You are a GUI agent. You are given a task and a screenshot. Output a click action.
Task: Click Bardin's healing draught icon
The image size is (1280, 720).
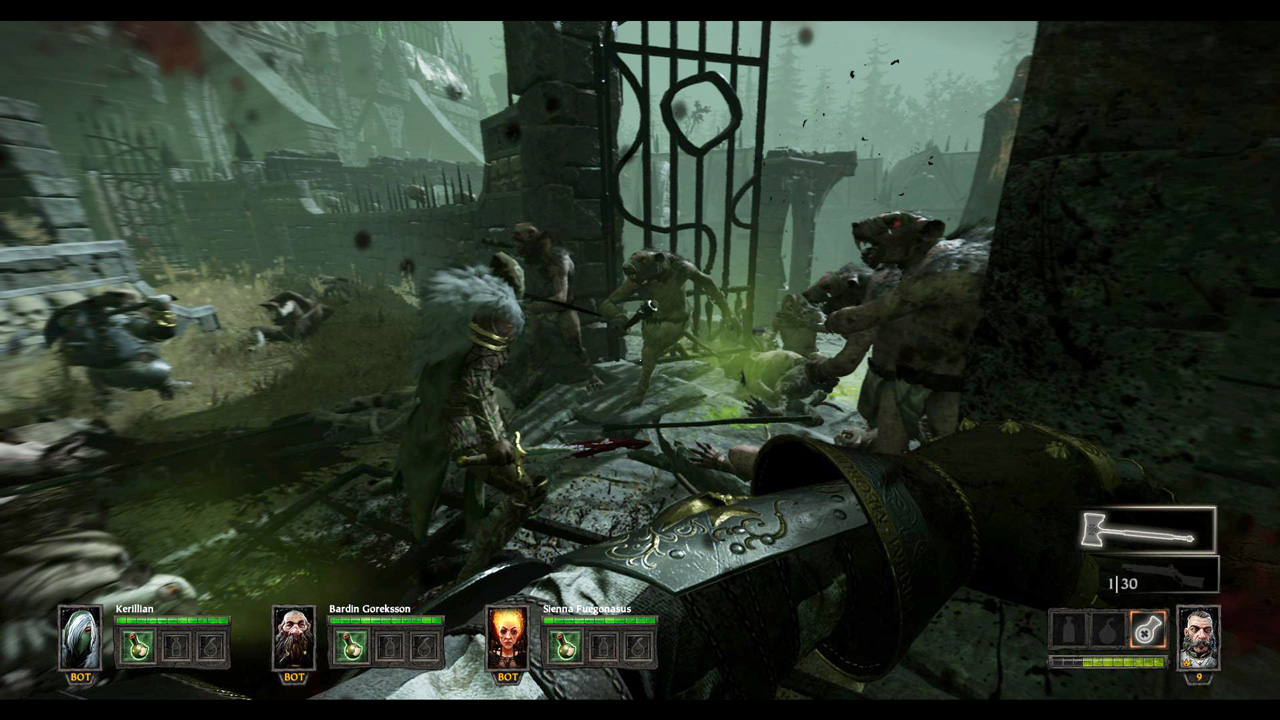(x=350, y=645)
